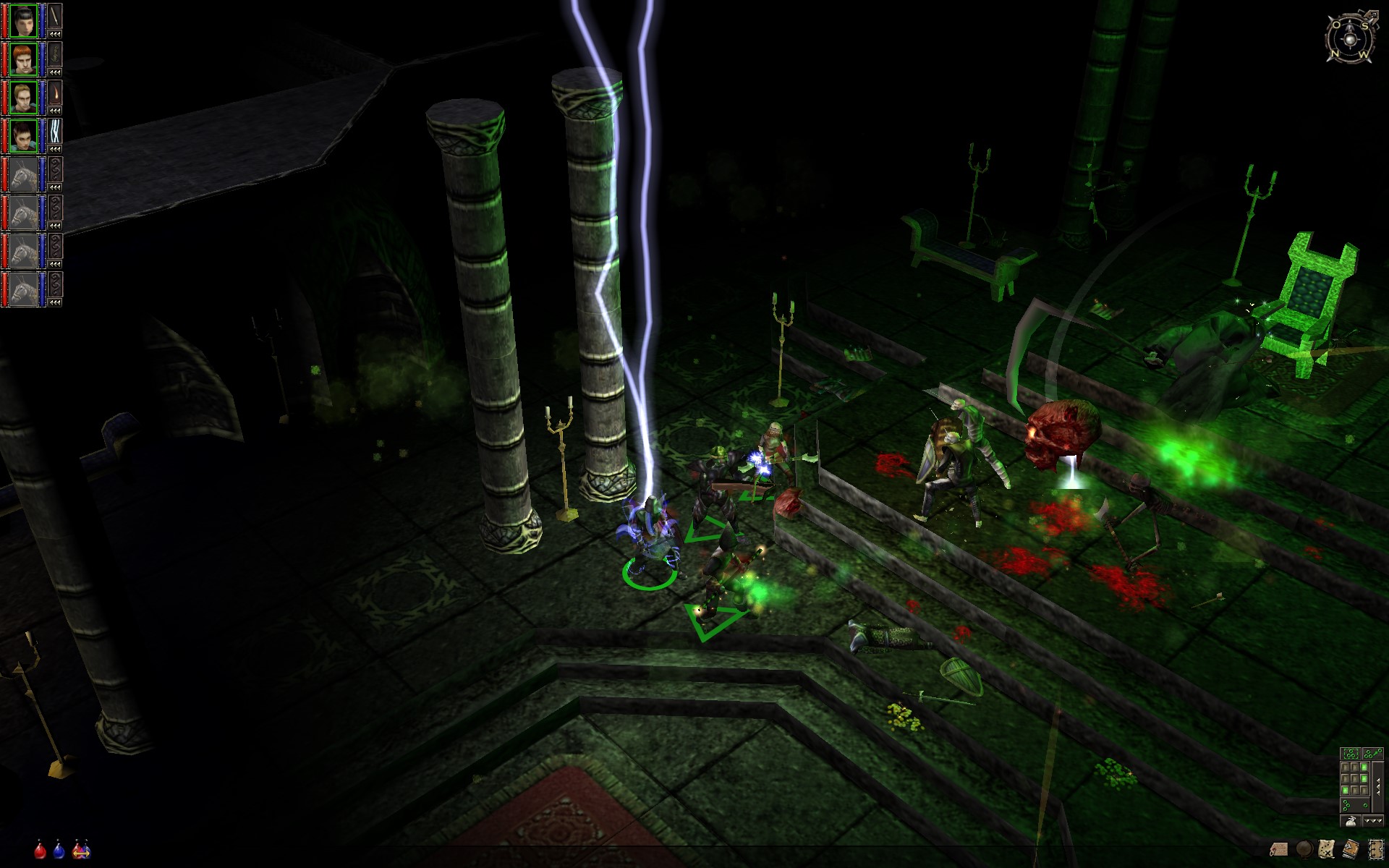The image size is (1389, 868).
Task: Click the lightning spell slot icon
Action: coord(56,132)
